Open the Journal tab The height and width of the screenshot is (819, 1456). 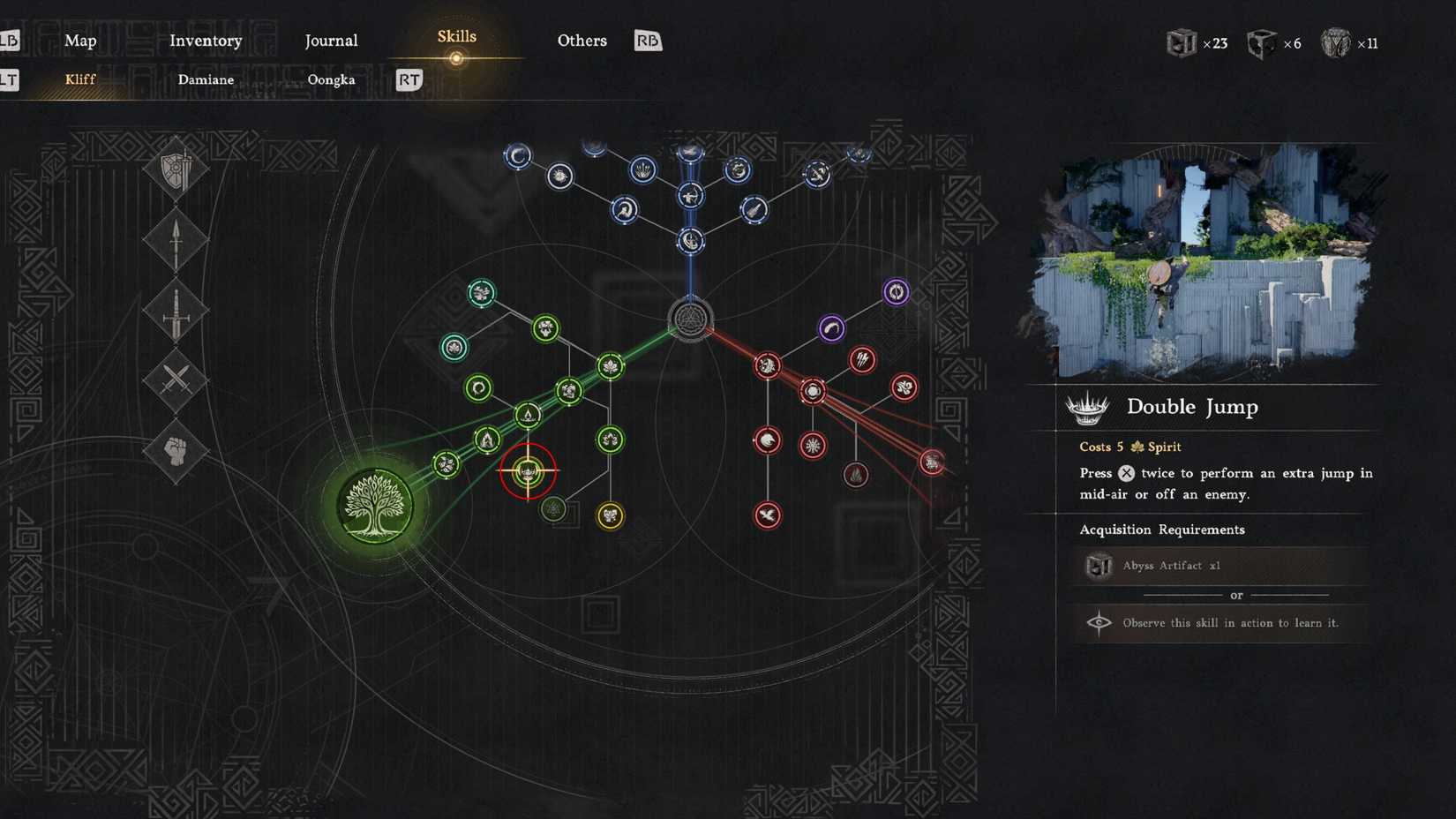(x=331, y=40)
